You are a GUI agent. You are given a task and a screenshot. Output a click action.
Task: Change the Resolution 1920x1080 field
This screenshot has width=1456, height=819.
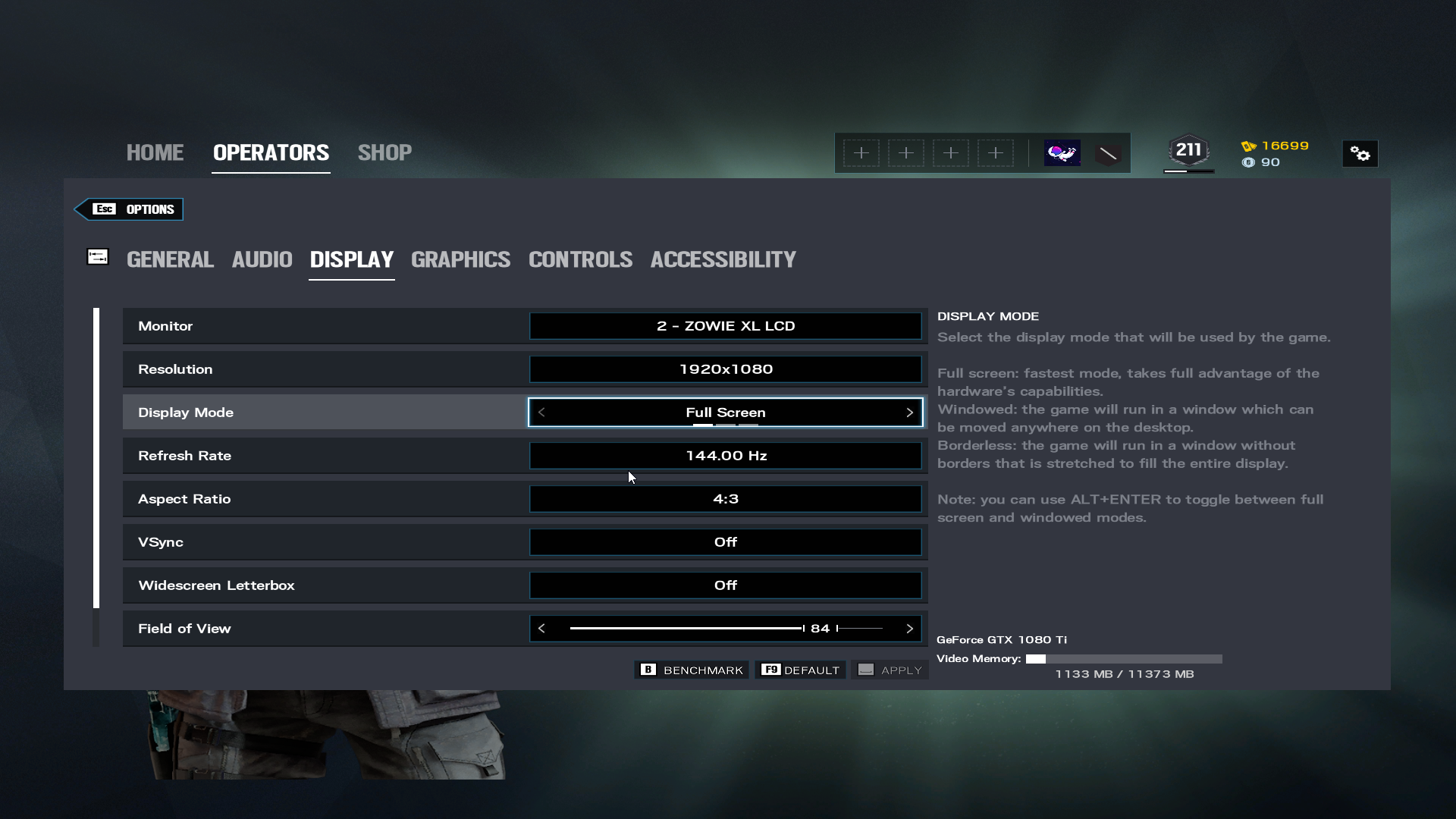(725, 369)
